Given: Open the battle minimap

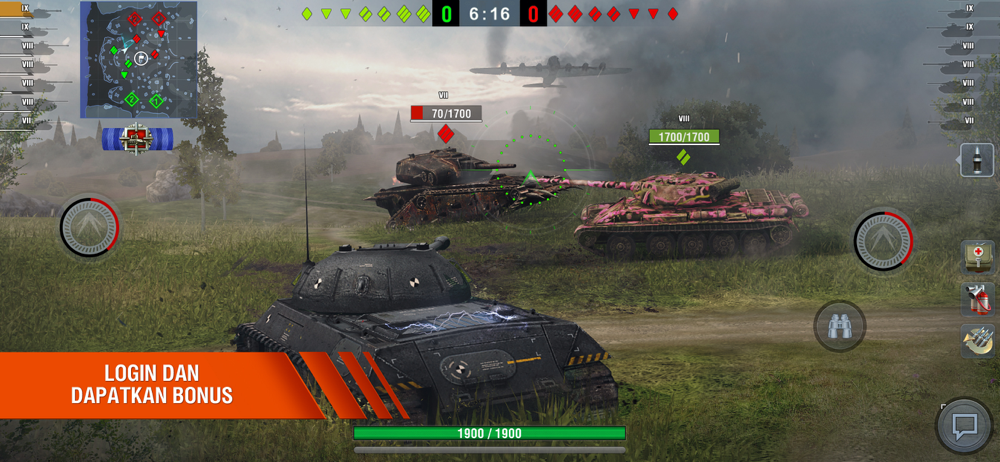Looking at the screenshot, I should point(138,59).
